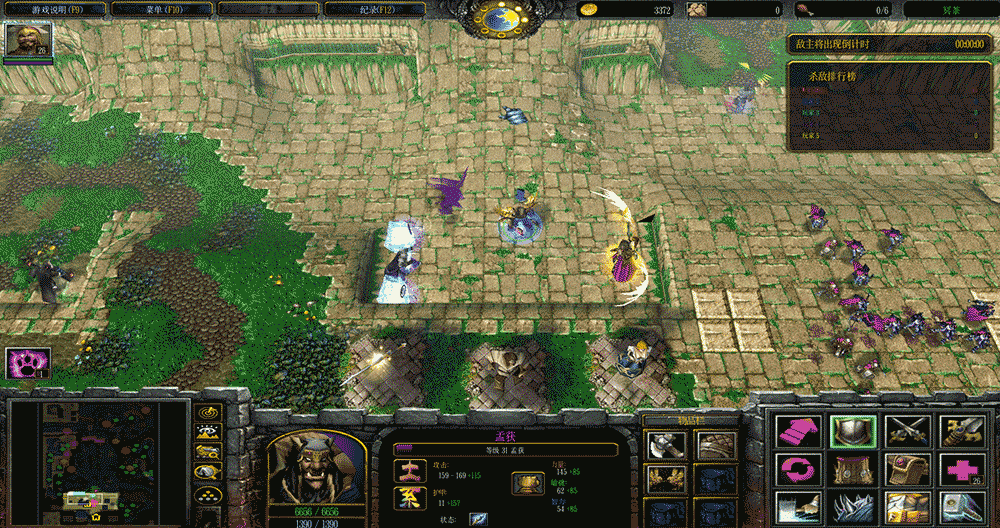Open the formation toggle button beside minimap

point(208,494)
